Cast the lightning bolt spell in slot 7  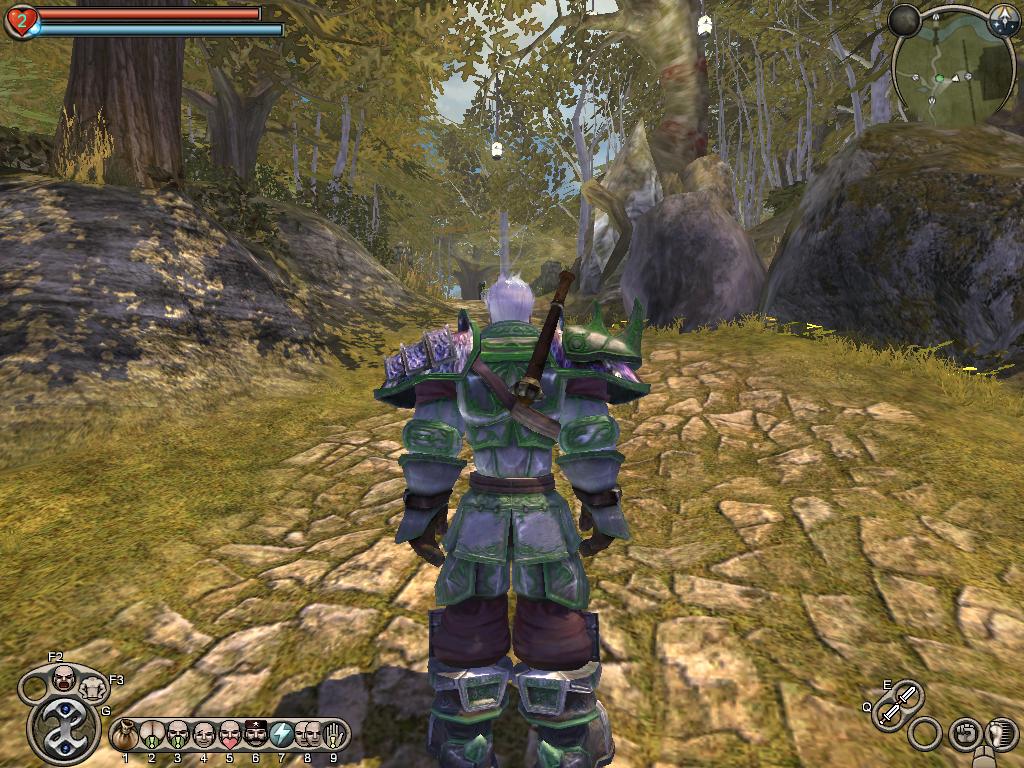281,735
